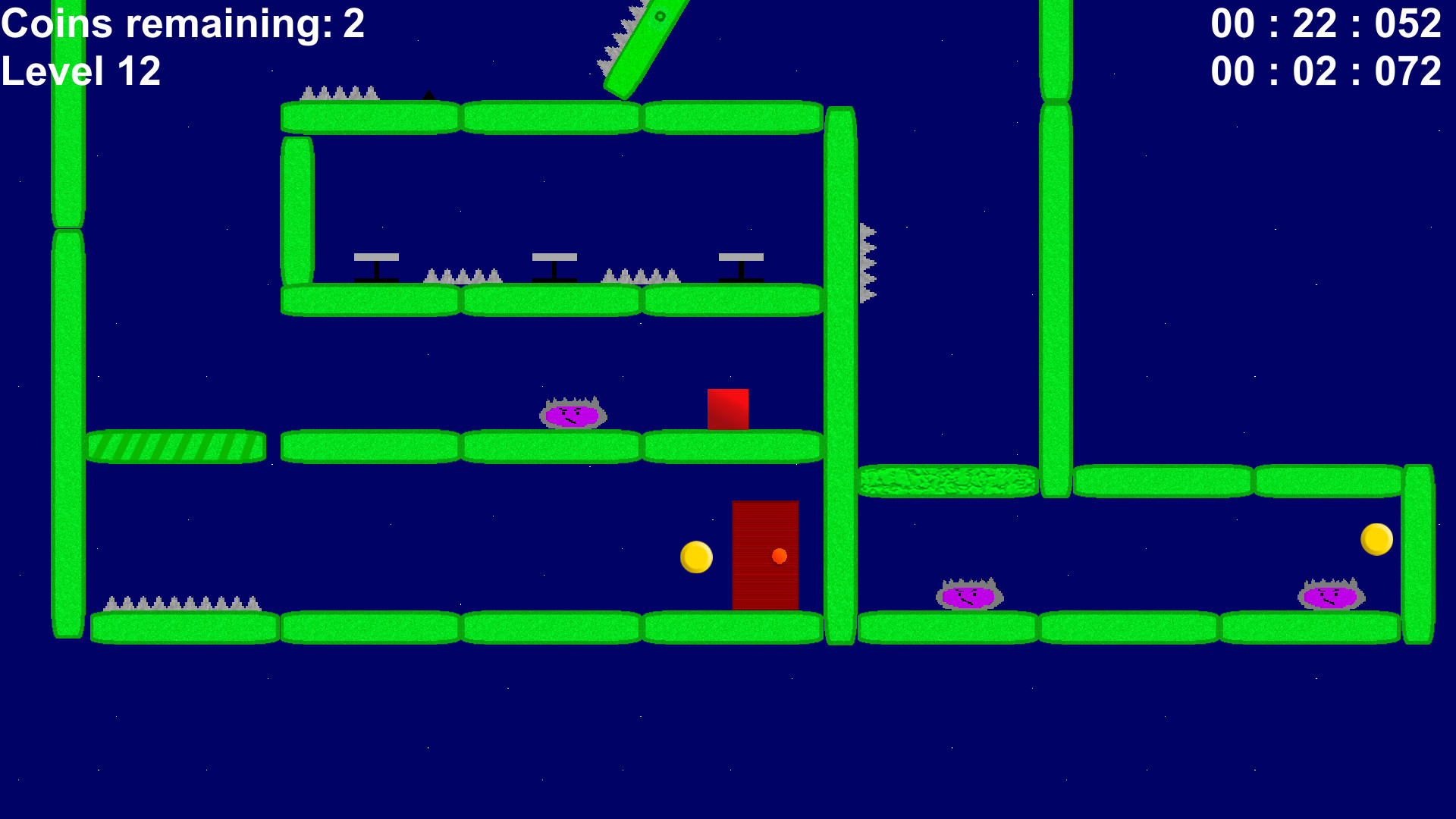Image resolution: width=1456 pixels, height=819 pixels.
Task: Click the yellow coin near the red door
Action: pyautogui.click(x=696, y=557)
